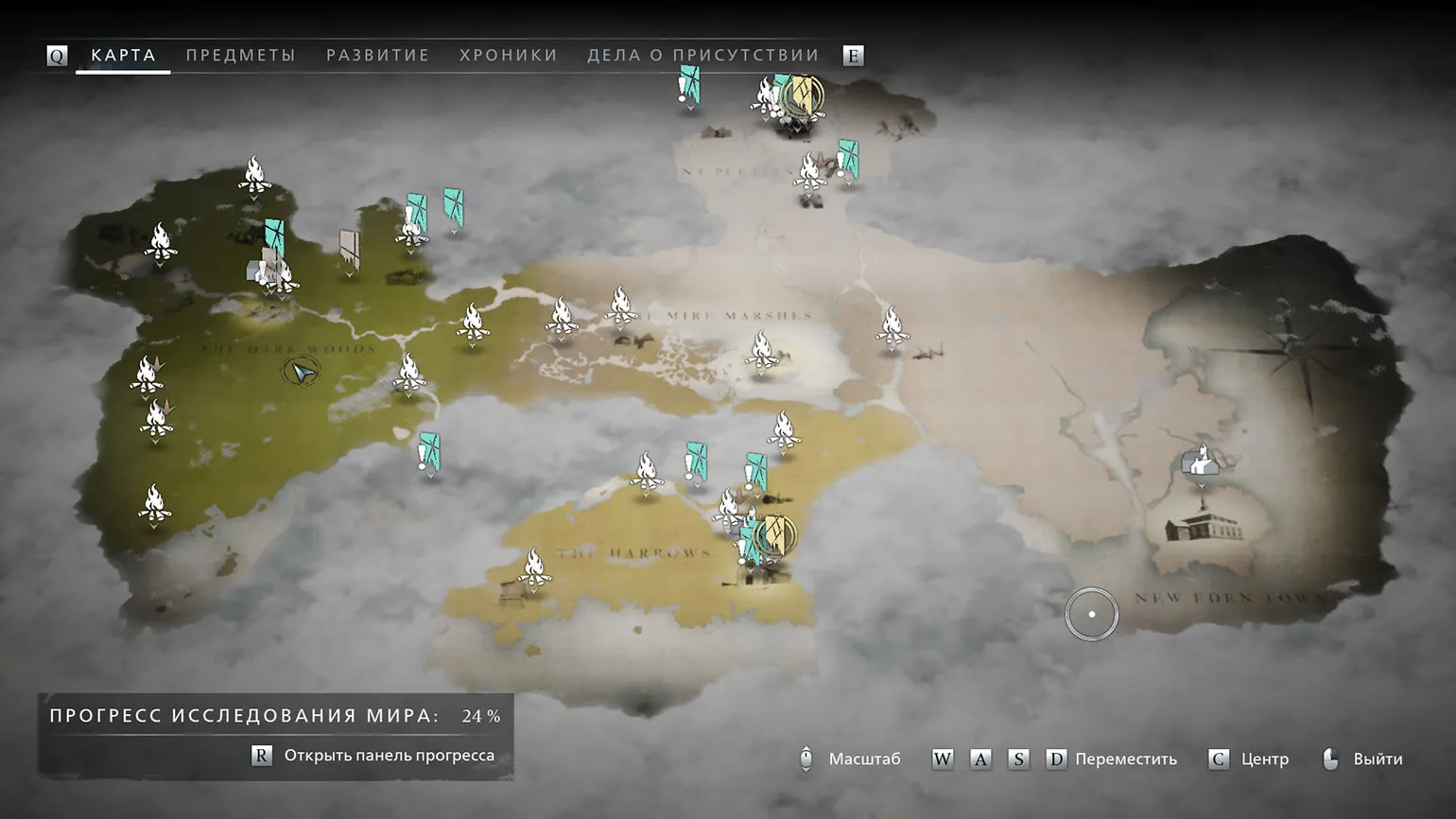The height and width of the screenshot is (819, 1456).
Task: Choose the gold-ringed marker in The Harrows
Action: (x=776, y=535)
